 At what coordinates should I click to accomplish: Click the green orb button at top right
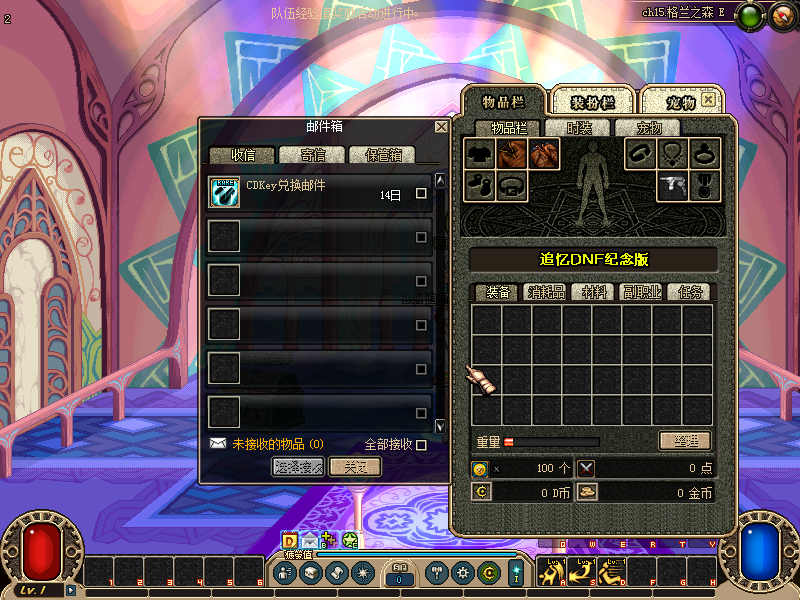coord(750,15)
